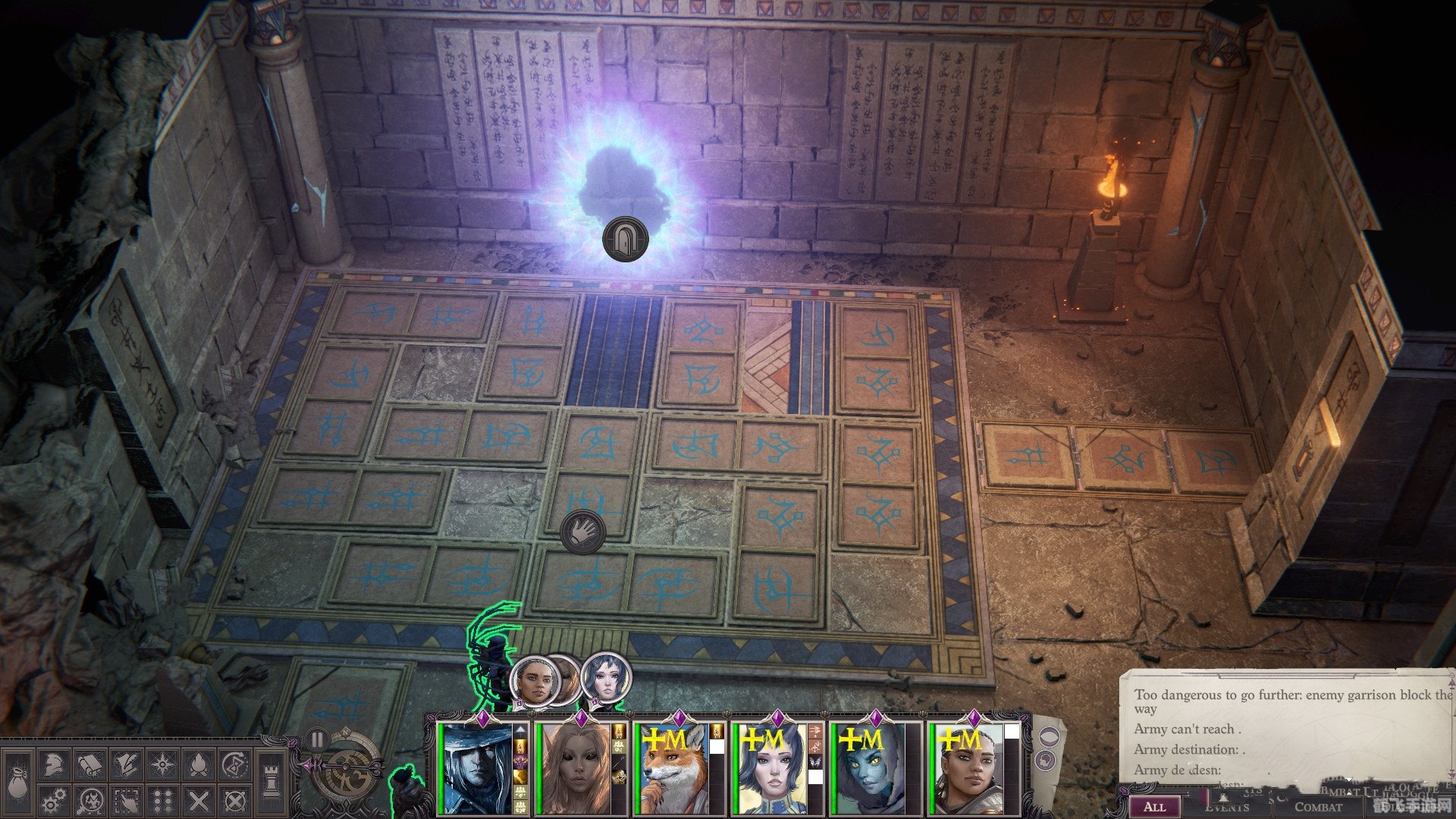The image size is (1456, 819).
Task: Select the hat-wearing pale character portrait
Action: point(479,769)
